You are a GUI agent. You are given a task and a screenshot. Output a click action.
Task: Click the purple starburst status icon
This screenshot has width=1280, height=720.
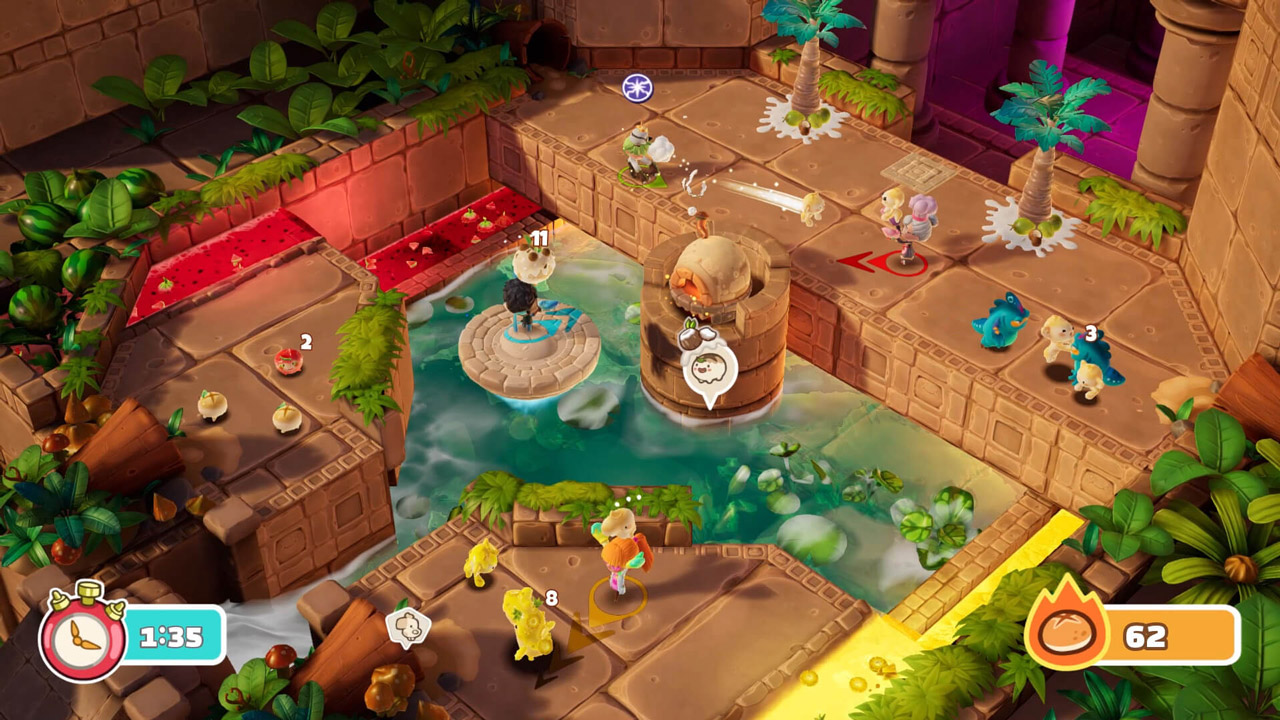[x=637, y=88]
